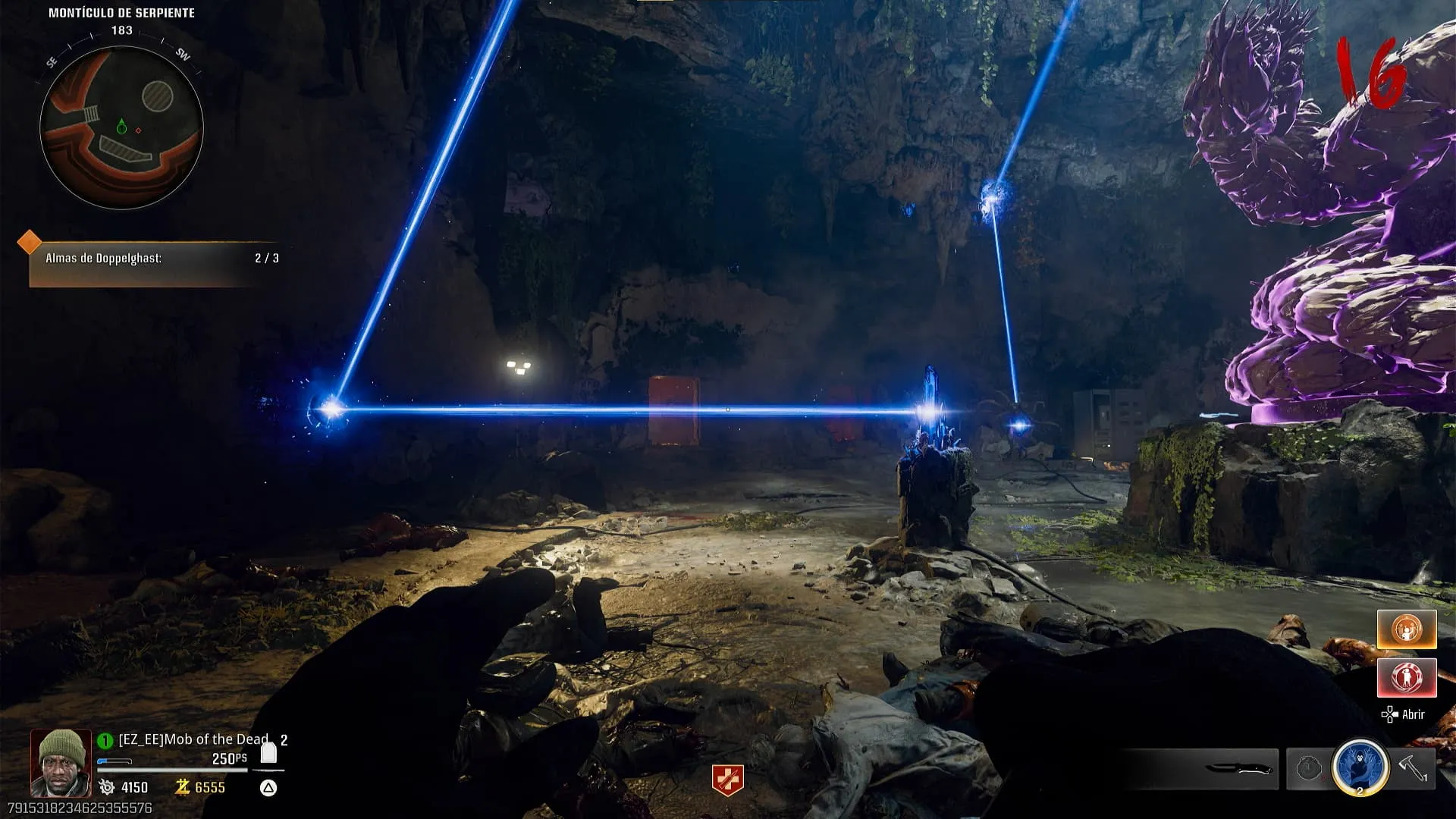Viewport: 1456px width, 819px height.
Task: Select the Almas de Doppelghast objective tracker
Action: [x=155, y=259]
